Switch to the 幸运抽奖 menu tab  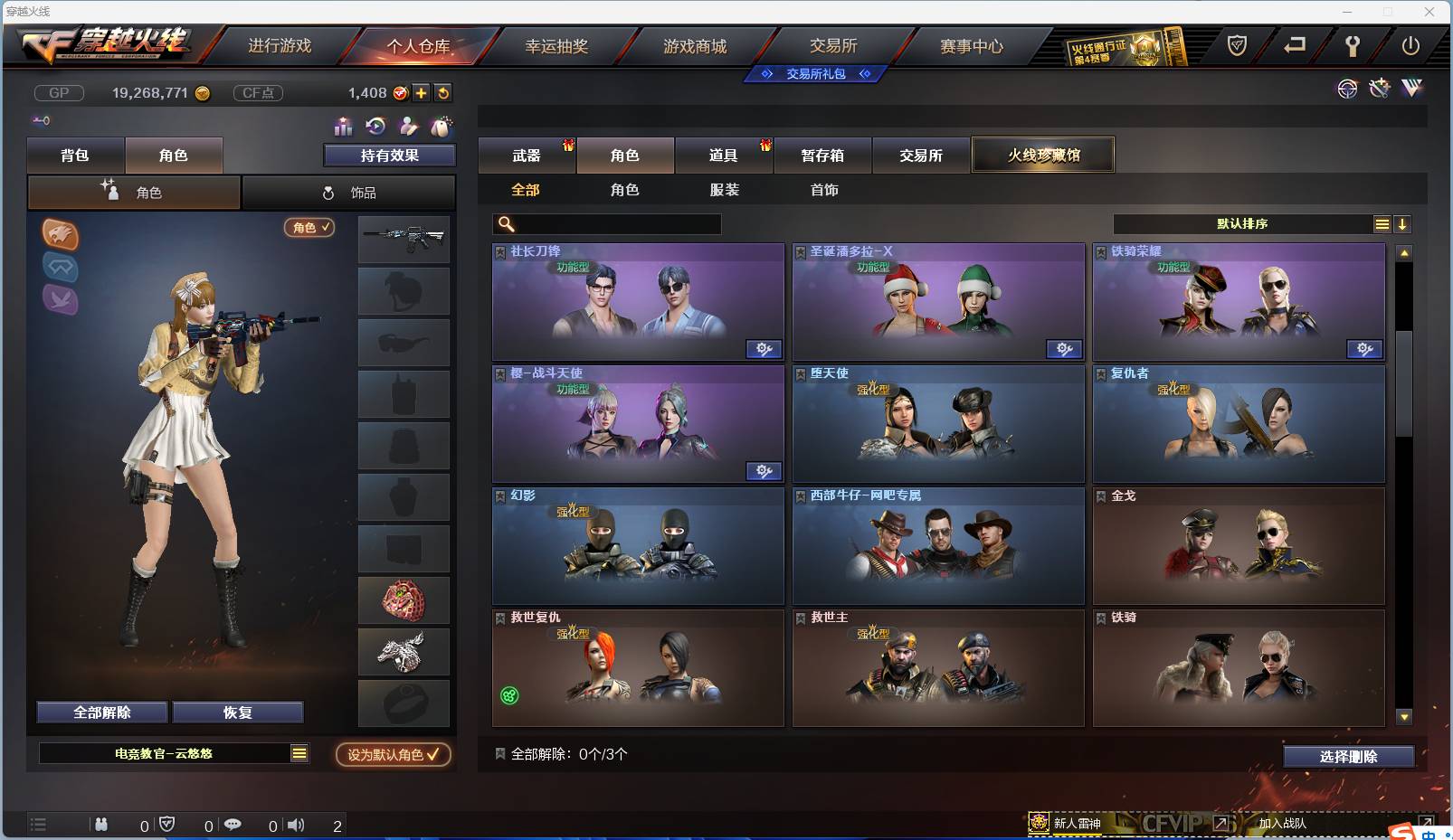(x=556, y=45)
